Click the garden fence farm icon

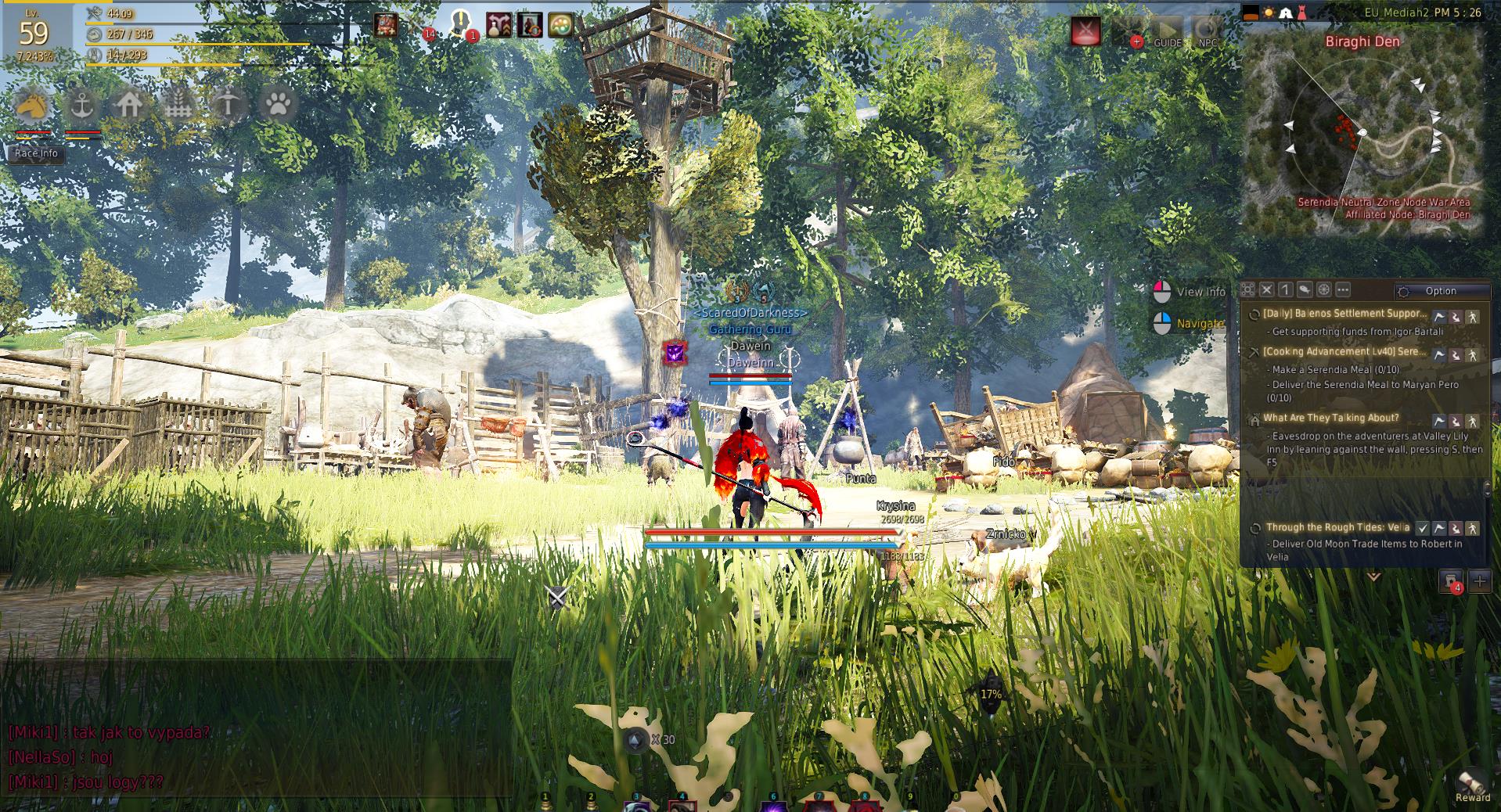[178, 104]
